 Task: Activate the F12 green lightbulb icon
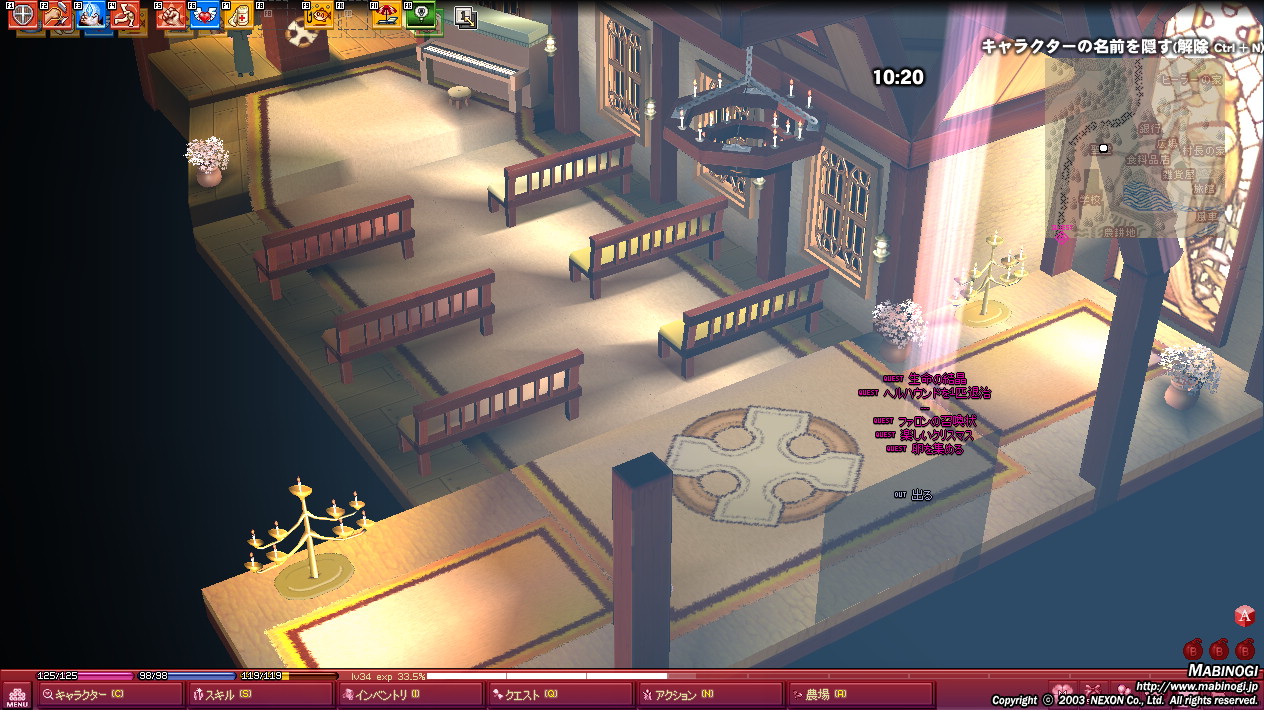423,15
